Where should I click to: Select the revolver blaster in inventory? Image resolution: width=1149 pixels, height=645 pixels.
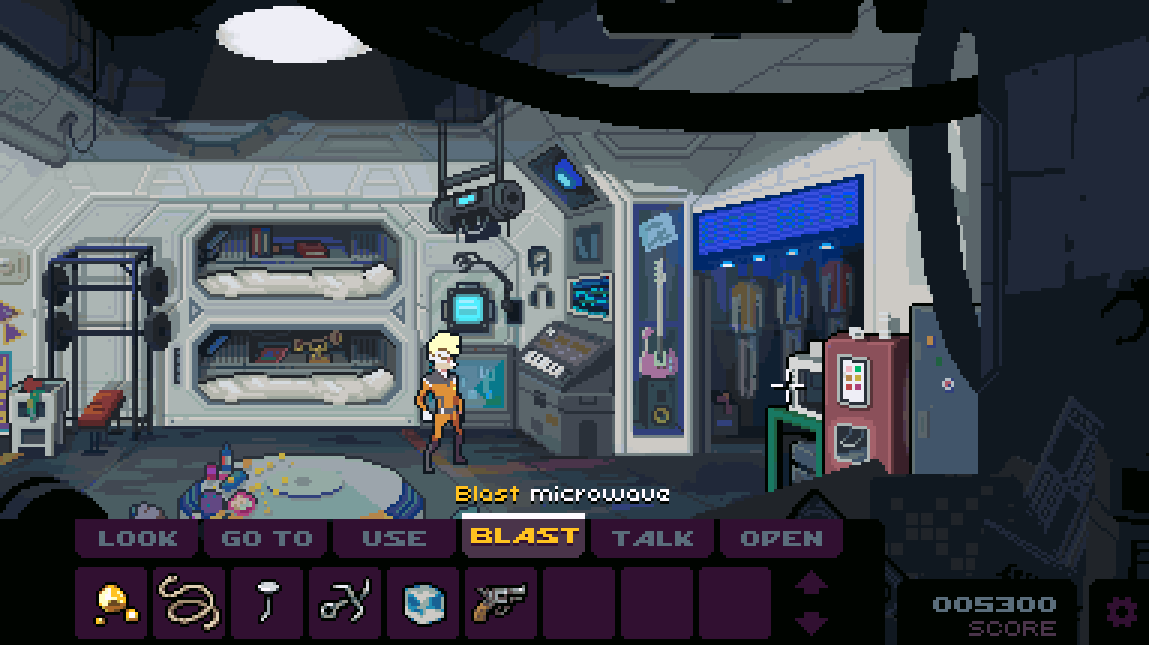point(500,603)
